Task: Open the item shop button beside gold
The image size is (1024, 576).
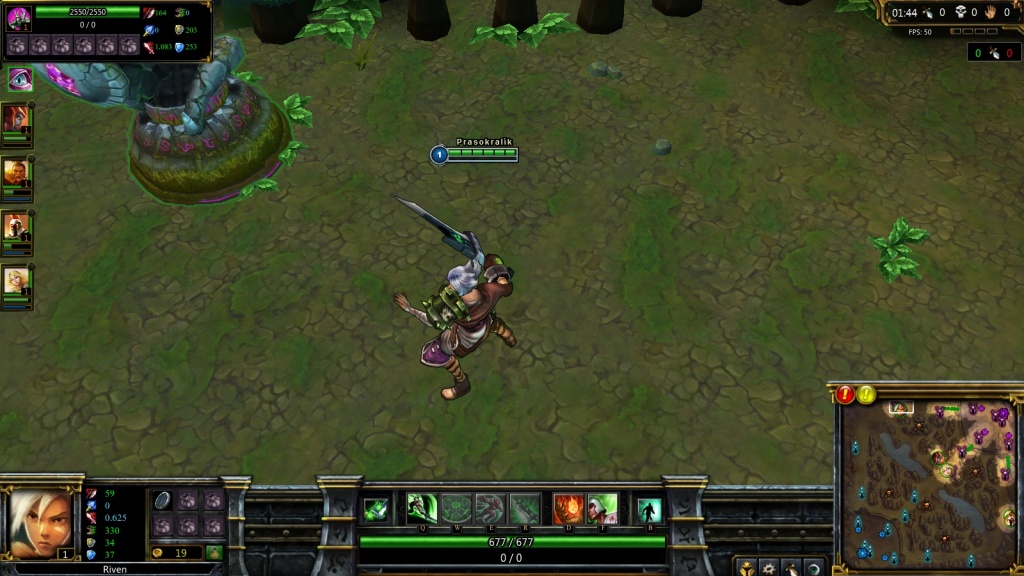Action: pos(214,552)
